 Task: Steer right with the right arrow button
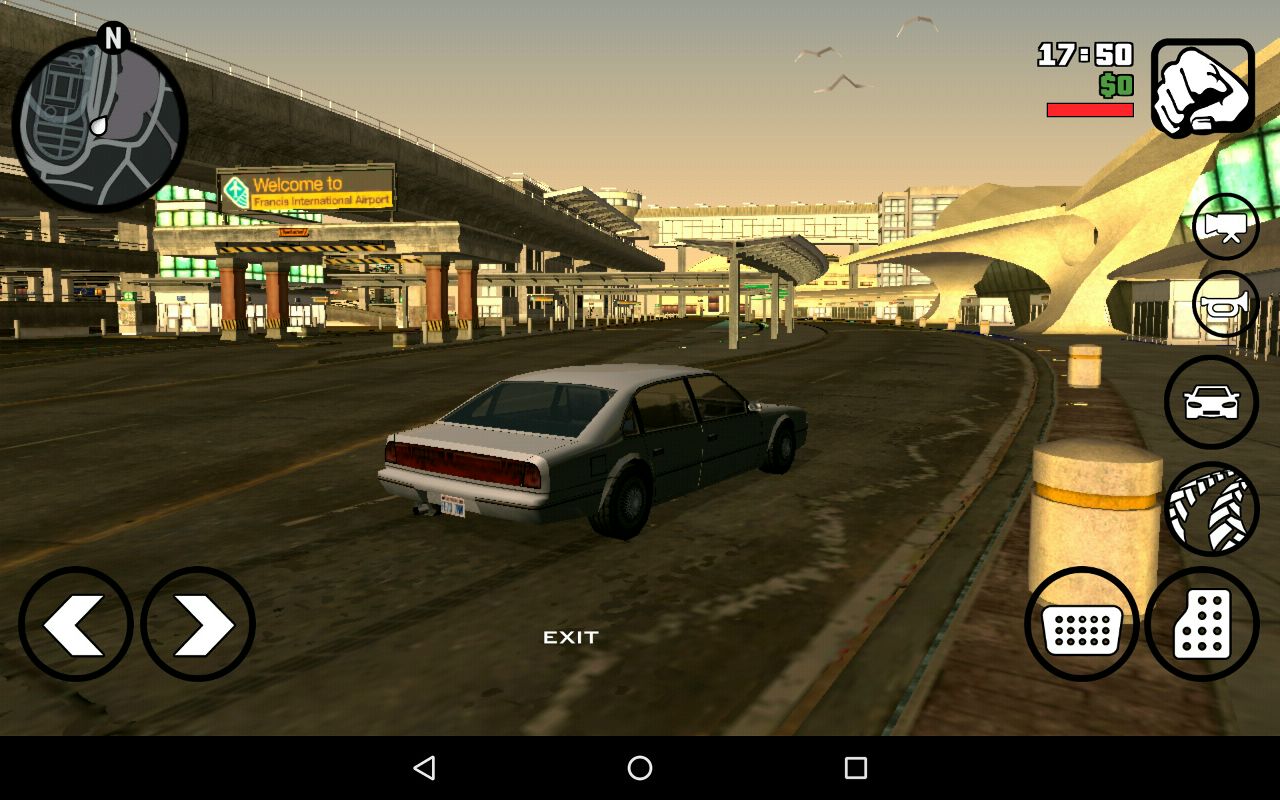[198, 624]
